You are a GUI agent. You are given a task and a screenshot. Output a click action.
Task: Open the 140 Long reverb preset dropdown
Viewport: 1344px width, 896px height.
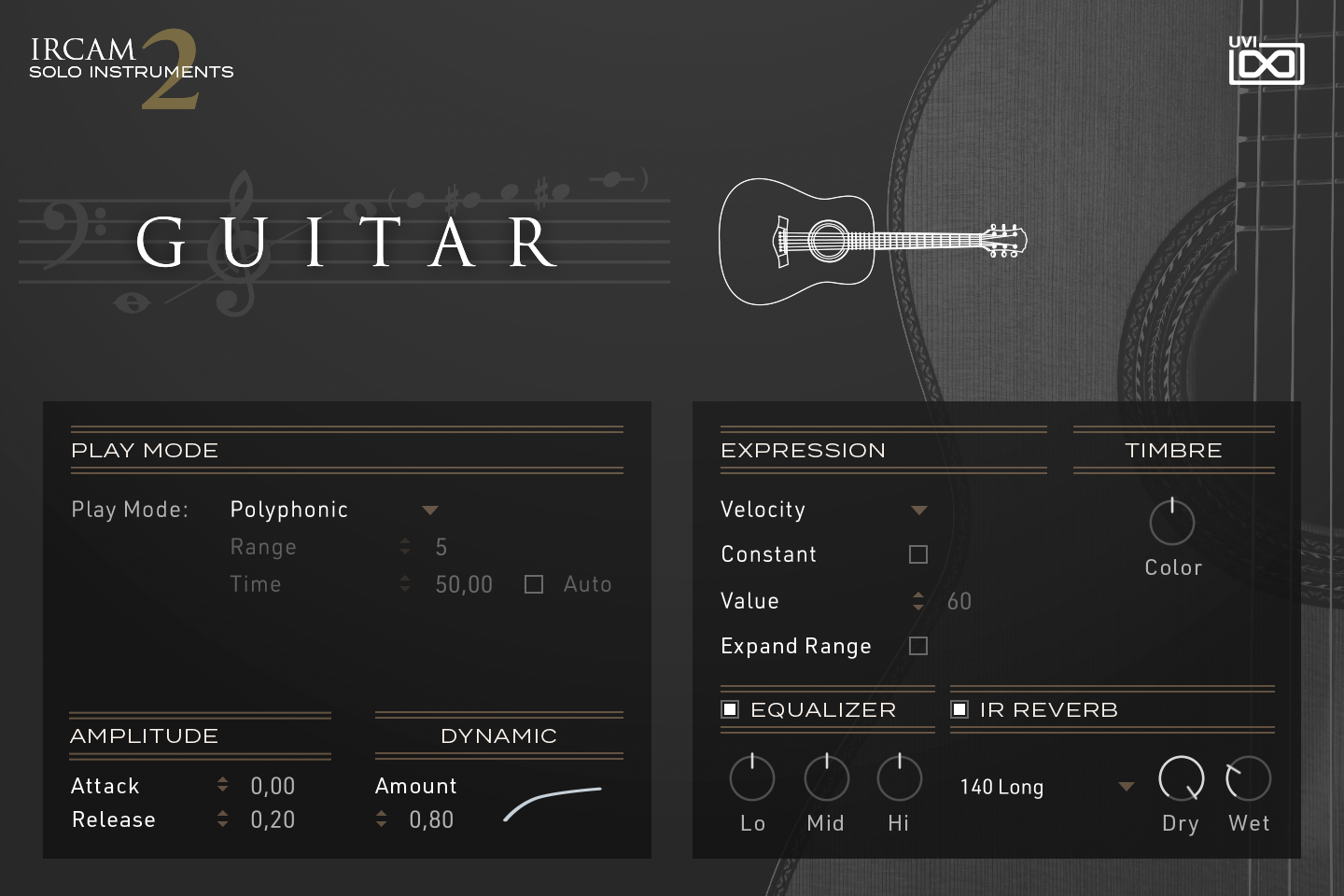(1126, 787)
